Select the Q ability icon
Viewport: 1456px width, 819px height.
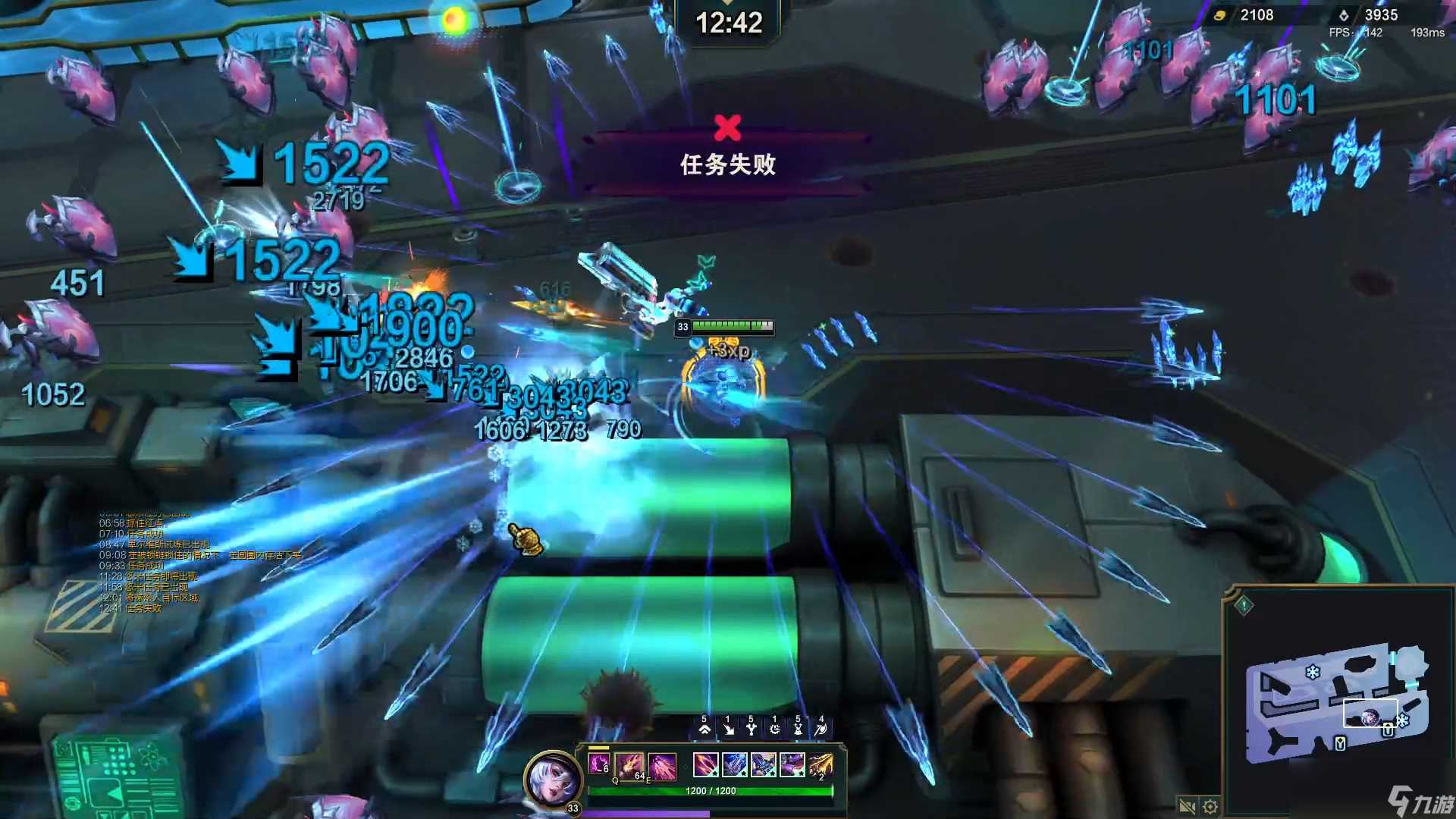coord(629,767)
